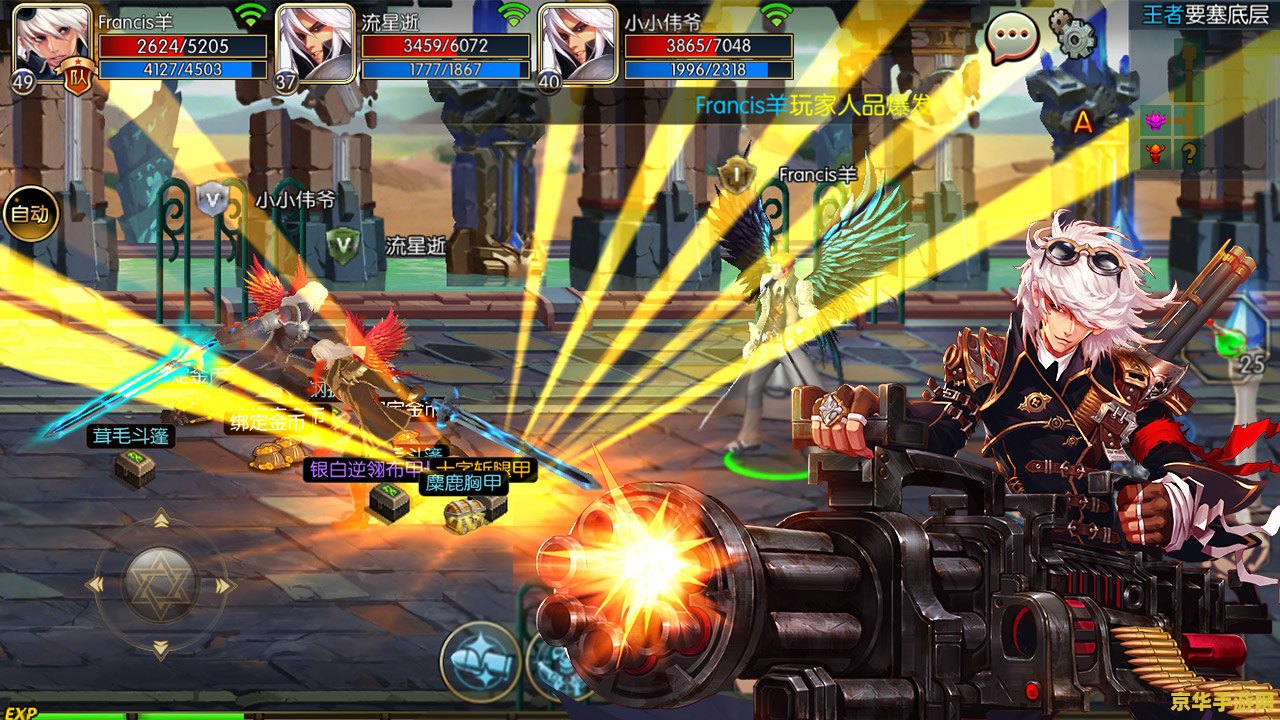Select 小小伟爷's team portrait
Image resolution: width=1280 pixels, height=720 pixels.
[x=577, y=42]
